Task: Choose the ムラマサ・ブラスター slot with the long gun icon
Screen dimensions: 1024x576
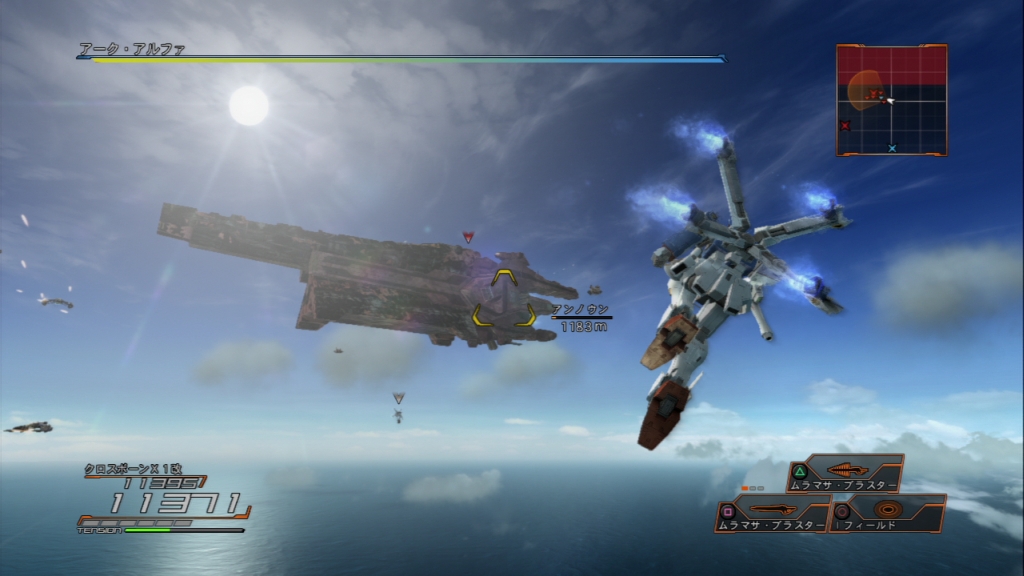Action: [774, 514]
